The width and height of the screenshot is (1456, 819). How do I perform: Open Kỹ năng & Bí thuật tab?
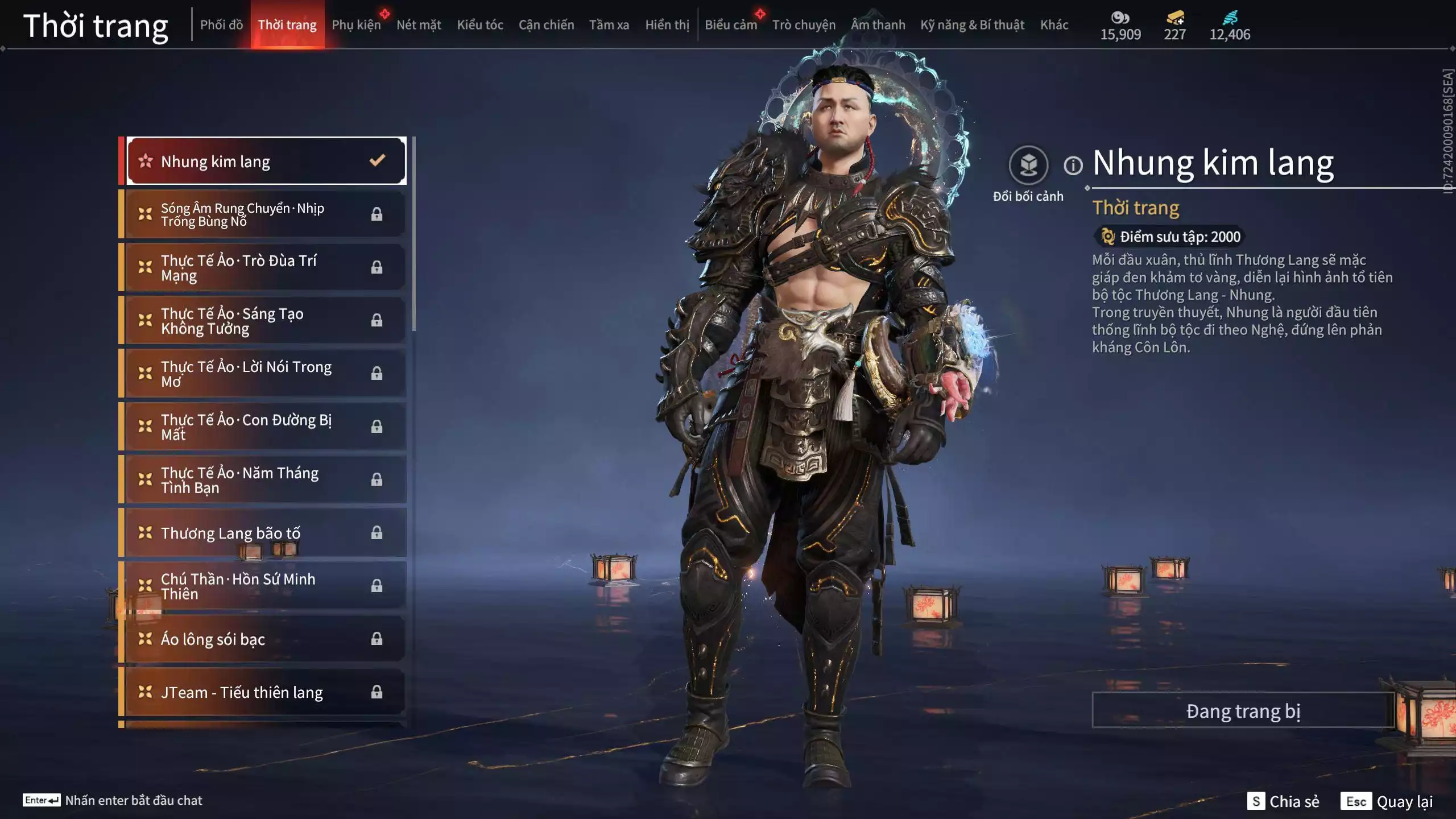972,24
